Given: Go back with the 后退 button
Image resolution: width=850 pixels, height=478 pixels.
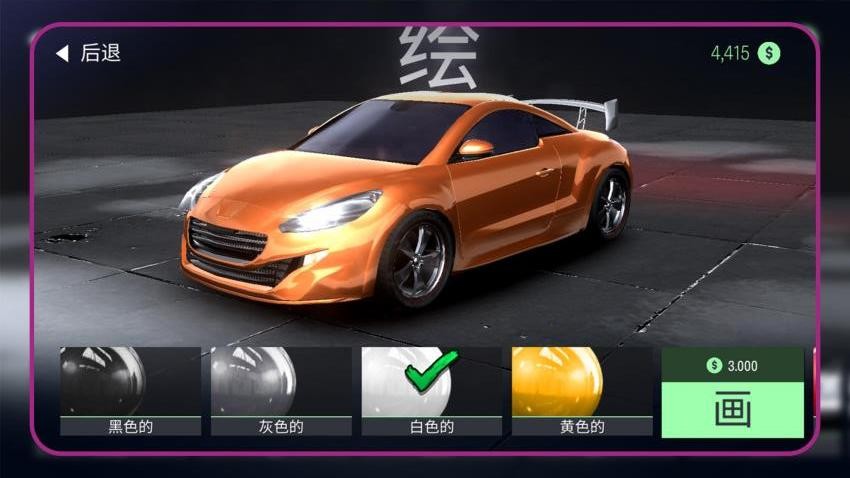Looking at the screenshot, I should pyautogui.click(x=88, y=53).
